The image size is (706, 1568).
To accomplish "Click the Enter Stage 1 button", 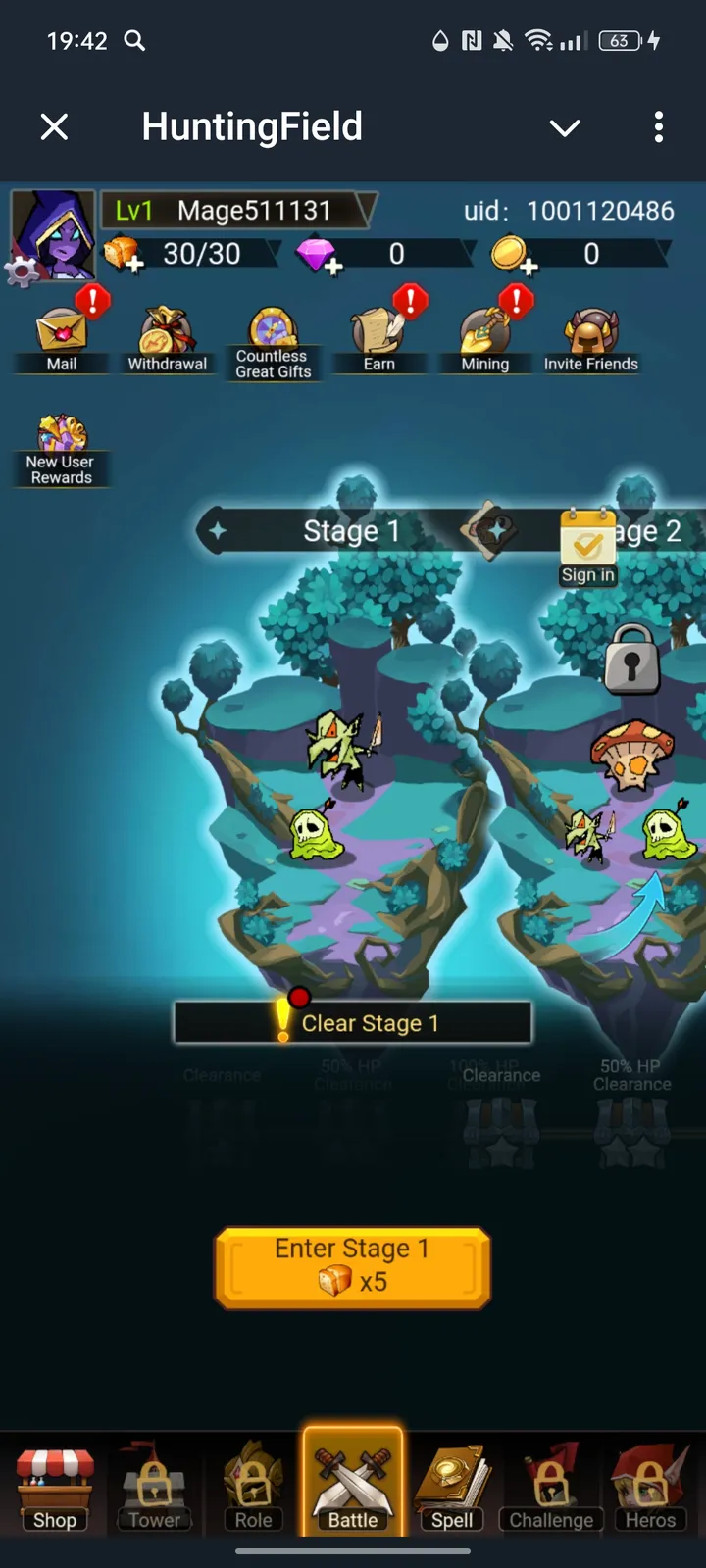I will click(x=353, y=1267).
